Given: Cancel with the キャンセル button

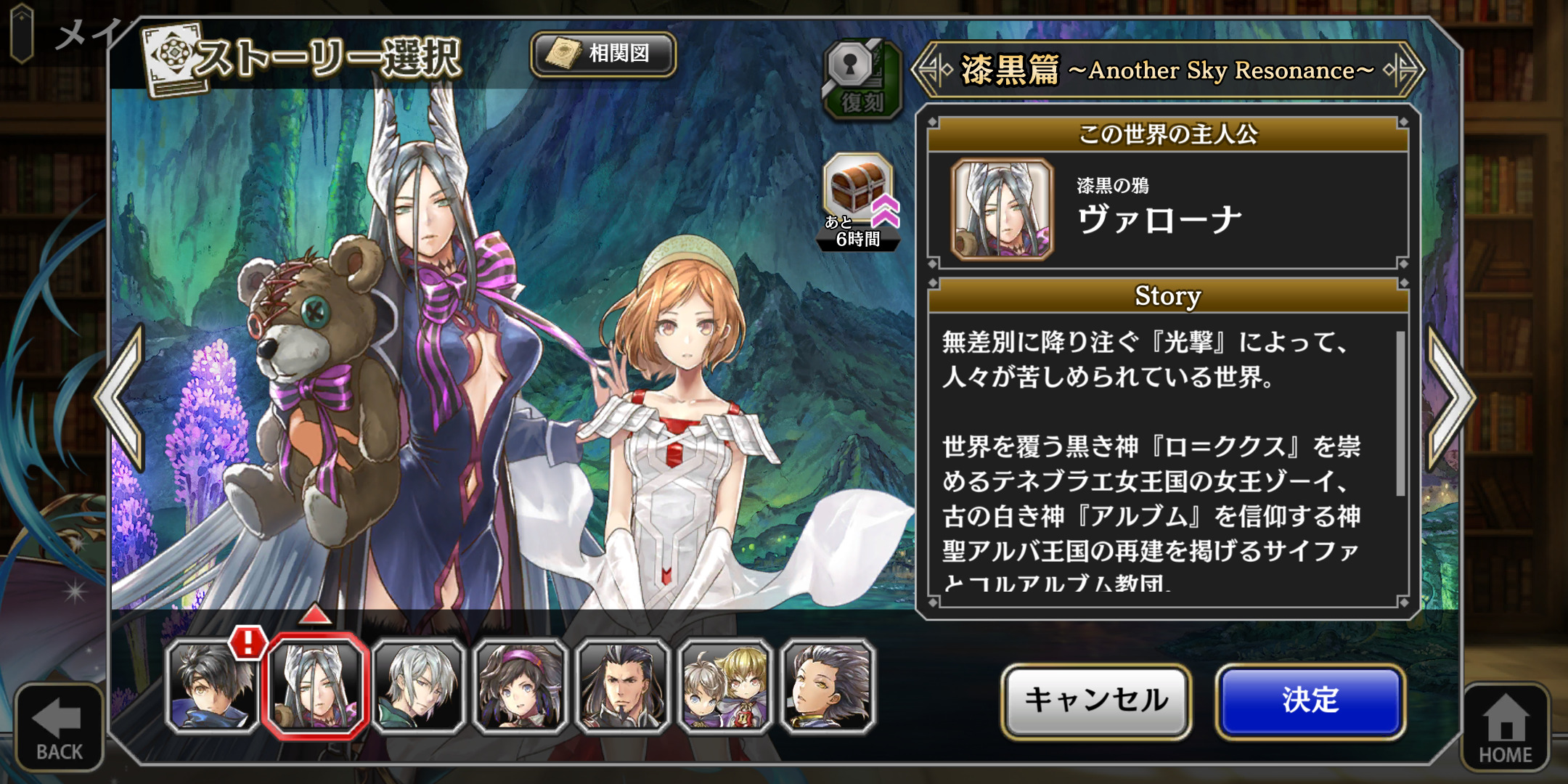Looking at the screenshot, I should point(1096,701).
